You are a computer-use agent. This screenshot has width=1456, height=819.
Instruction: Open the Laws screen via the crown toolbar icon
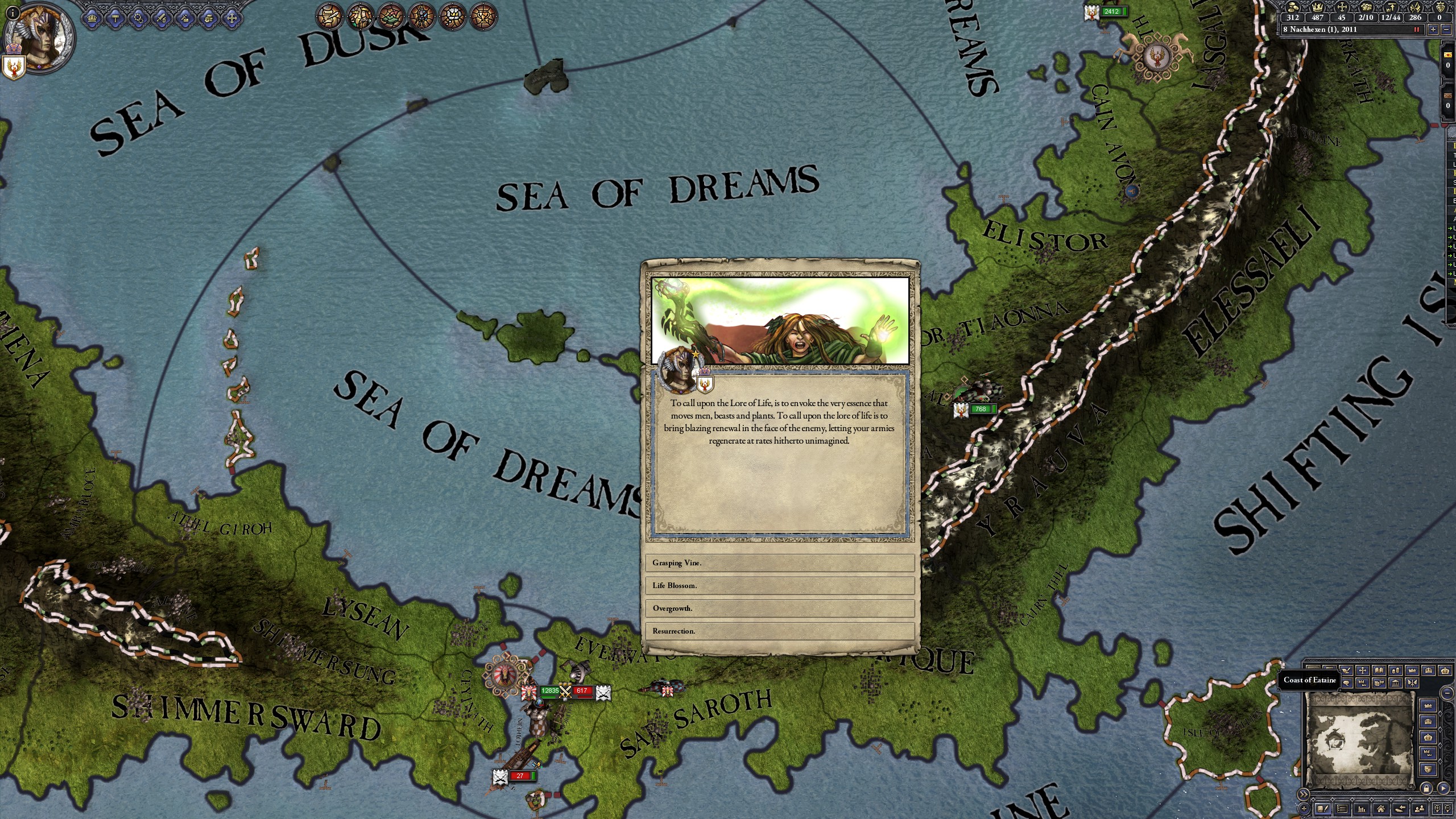coord(92,18)
